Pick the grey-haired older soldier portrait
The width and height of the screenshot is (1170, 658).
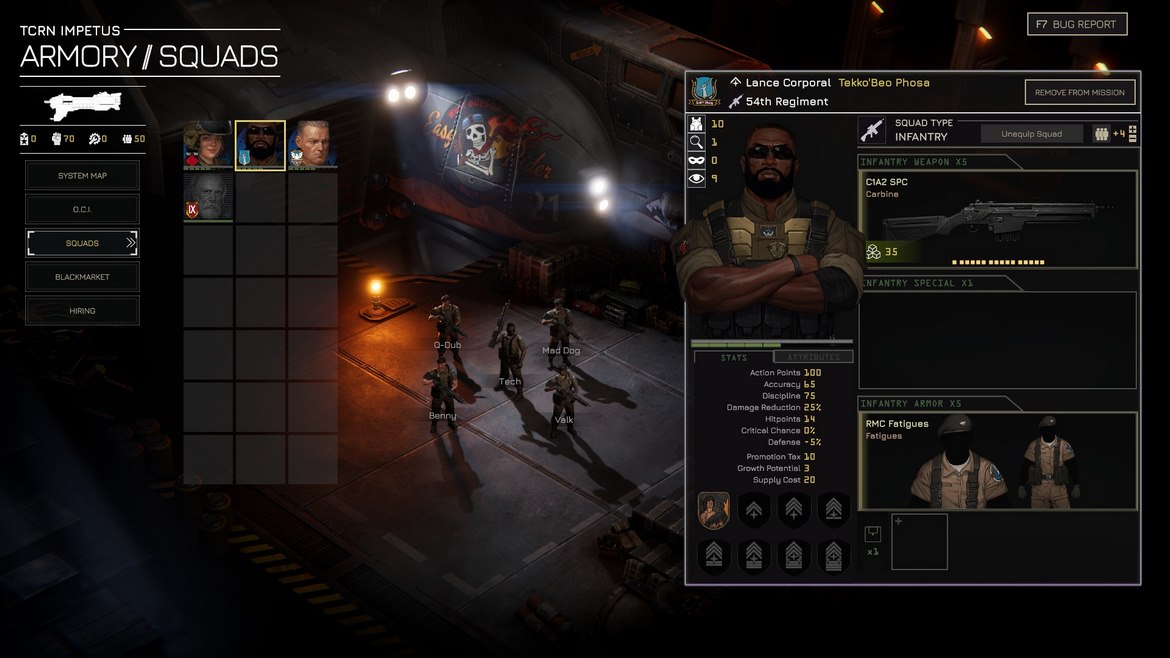[312, 146]
